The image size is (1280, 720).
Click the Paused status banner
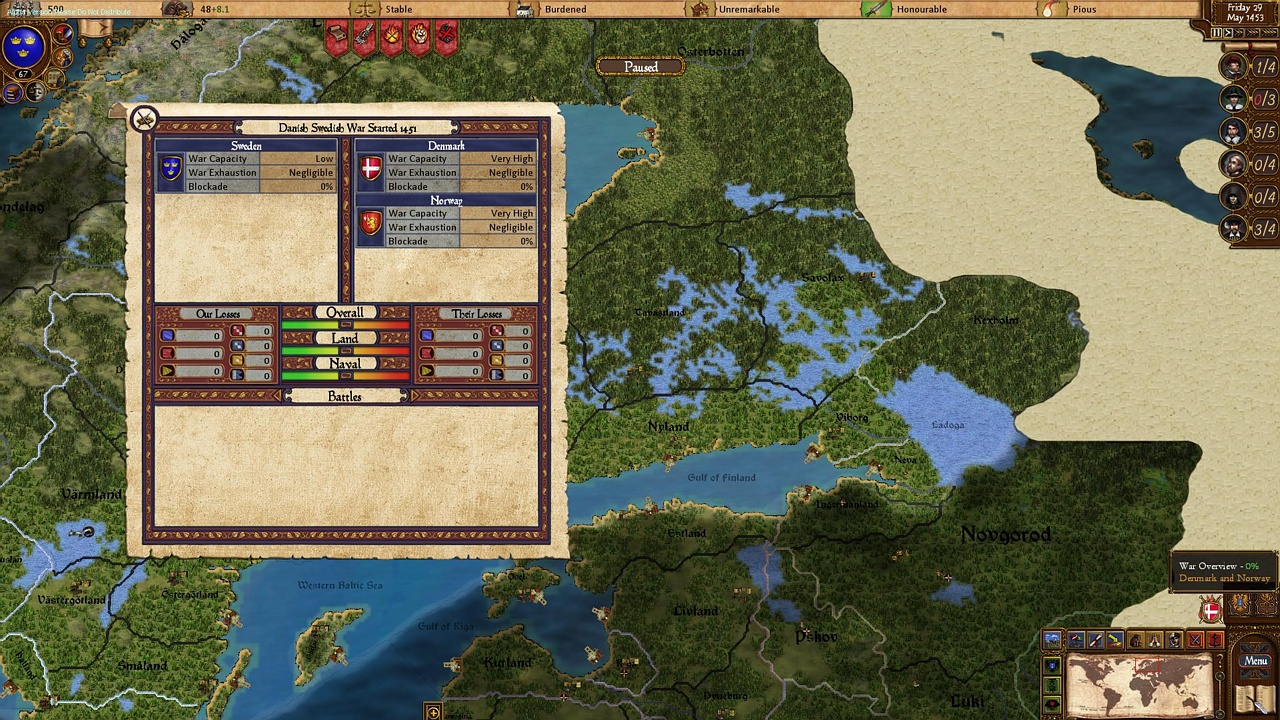[x=641, y=67]
